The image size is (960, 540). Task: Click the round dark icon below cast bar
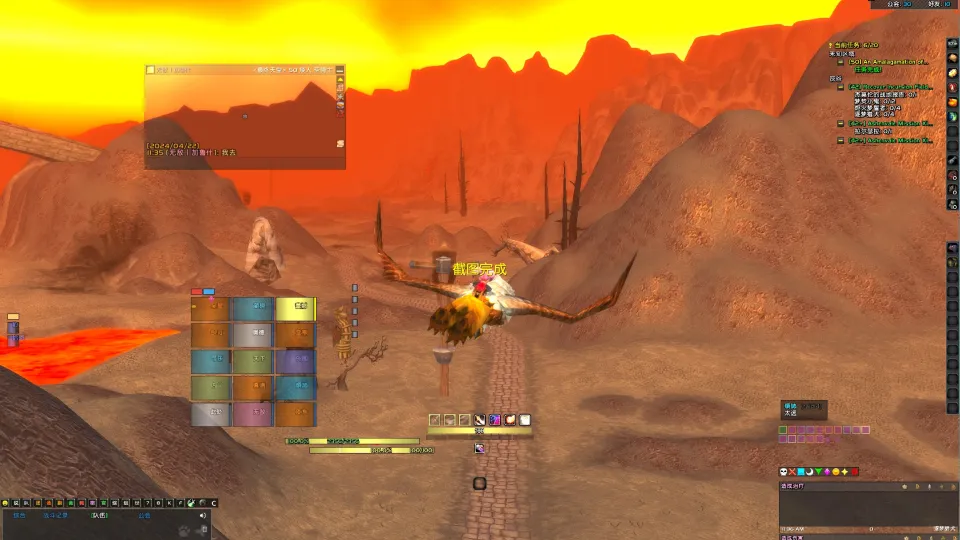pos(479,483)
